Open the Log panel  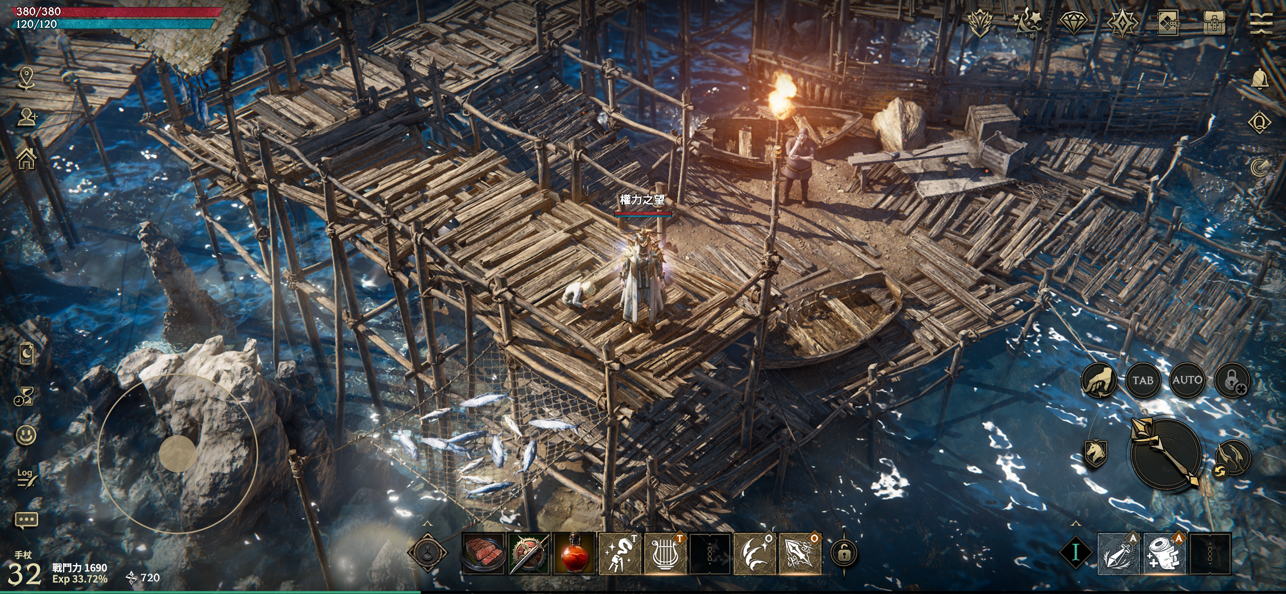click(x=26, y=477)
